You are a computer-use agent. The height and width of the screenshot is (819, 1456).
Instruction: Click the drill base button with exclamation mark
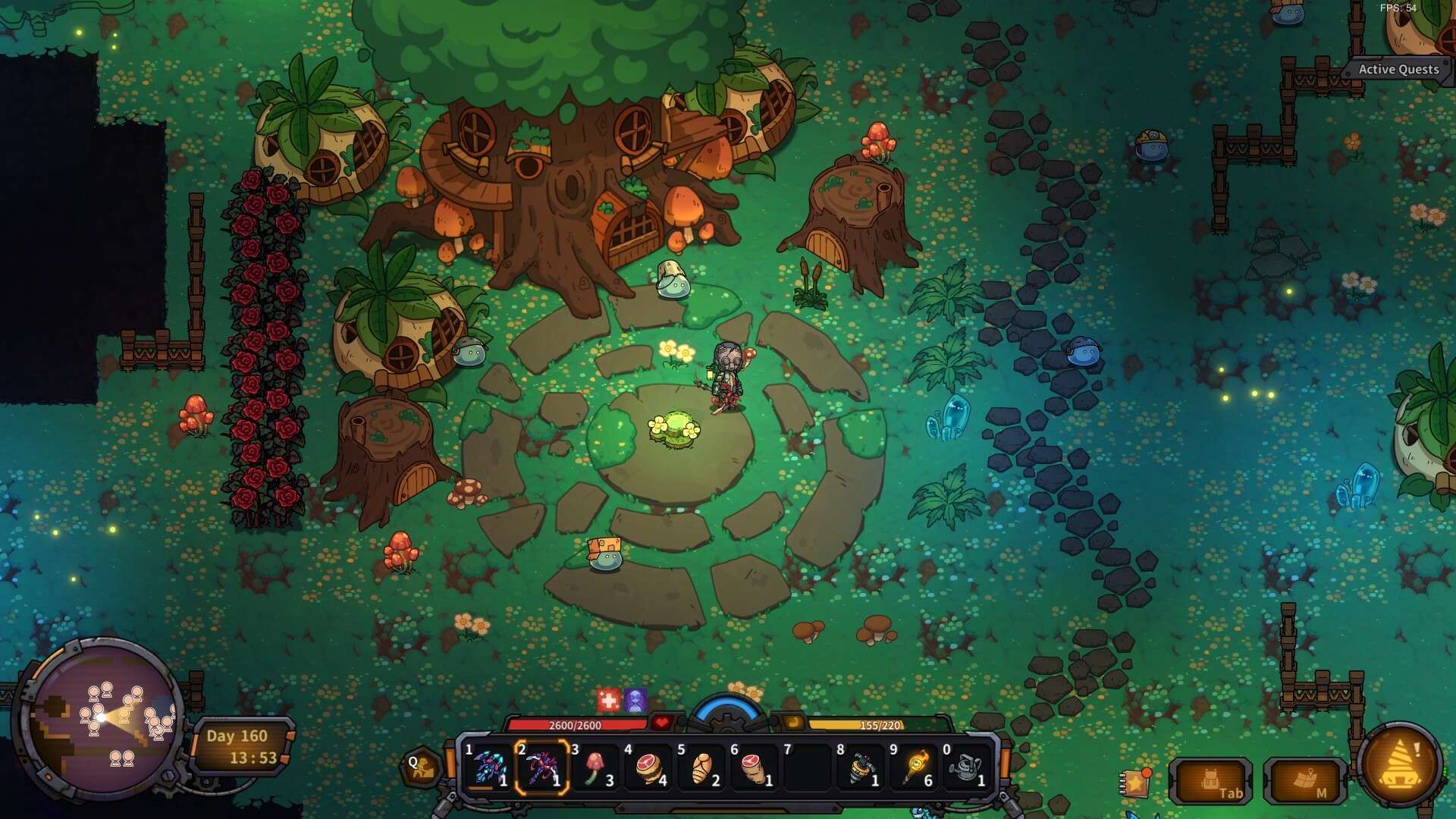[1399, 766]
